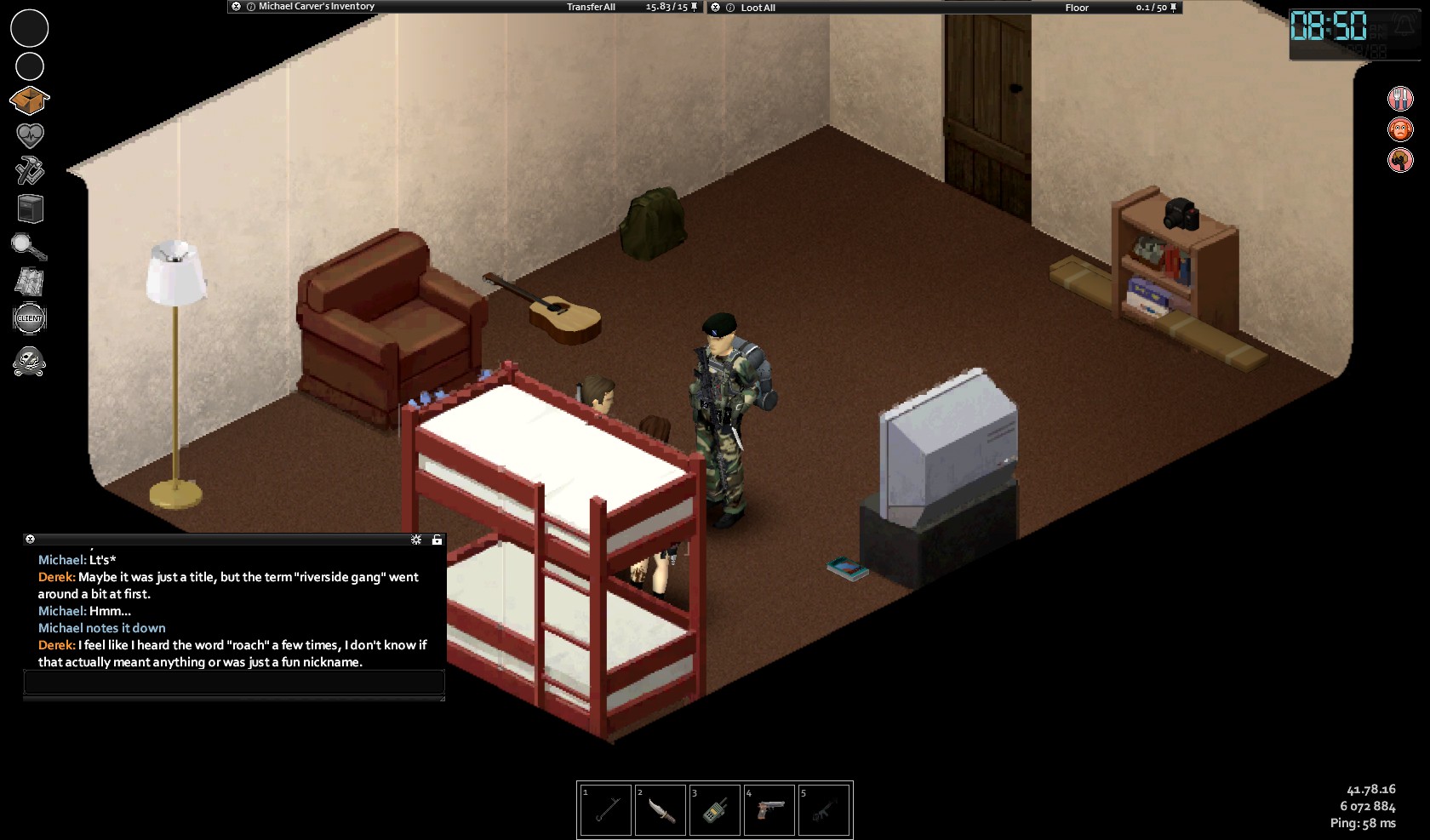The width and height of the screenshot is (1430, 840).
Task: Click Transfer All in inventory header
Action: pyautogui.click(x=591, y=7)
